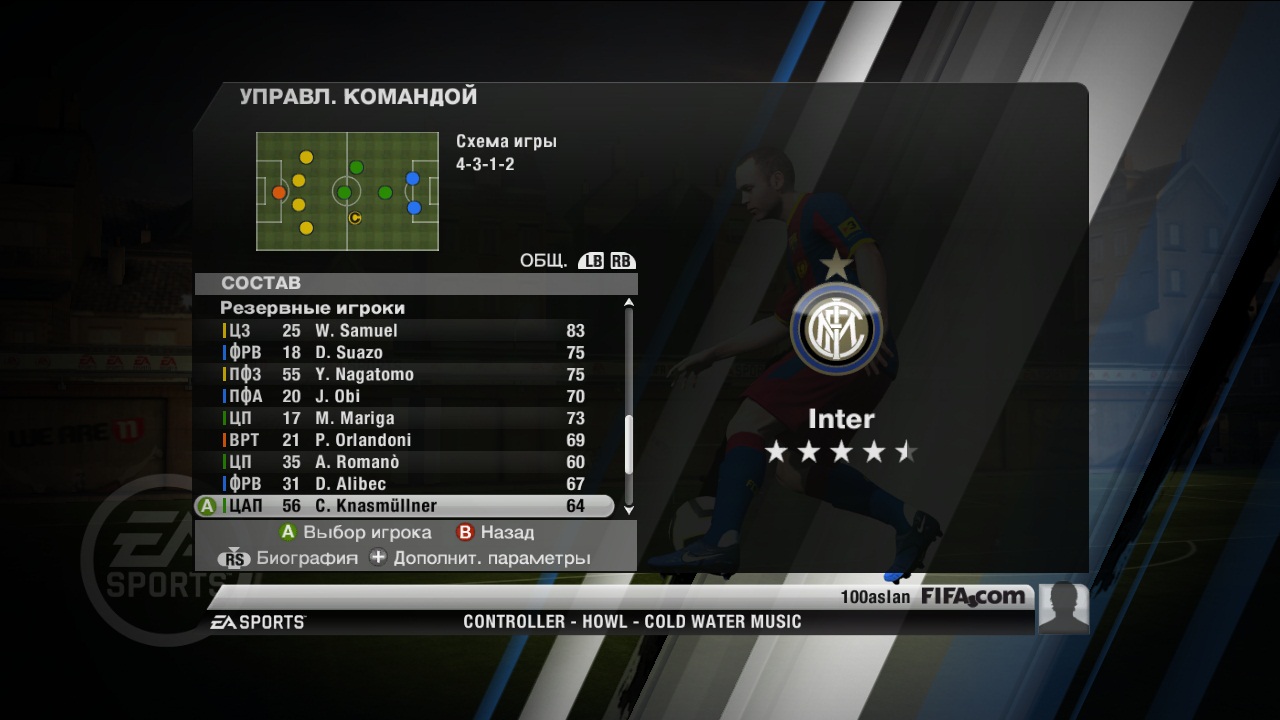Click the orange goalkeeper dot on the pitch
Screen dimensions: 1280x720
click(279, 193)
